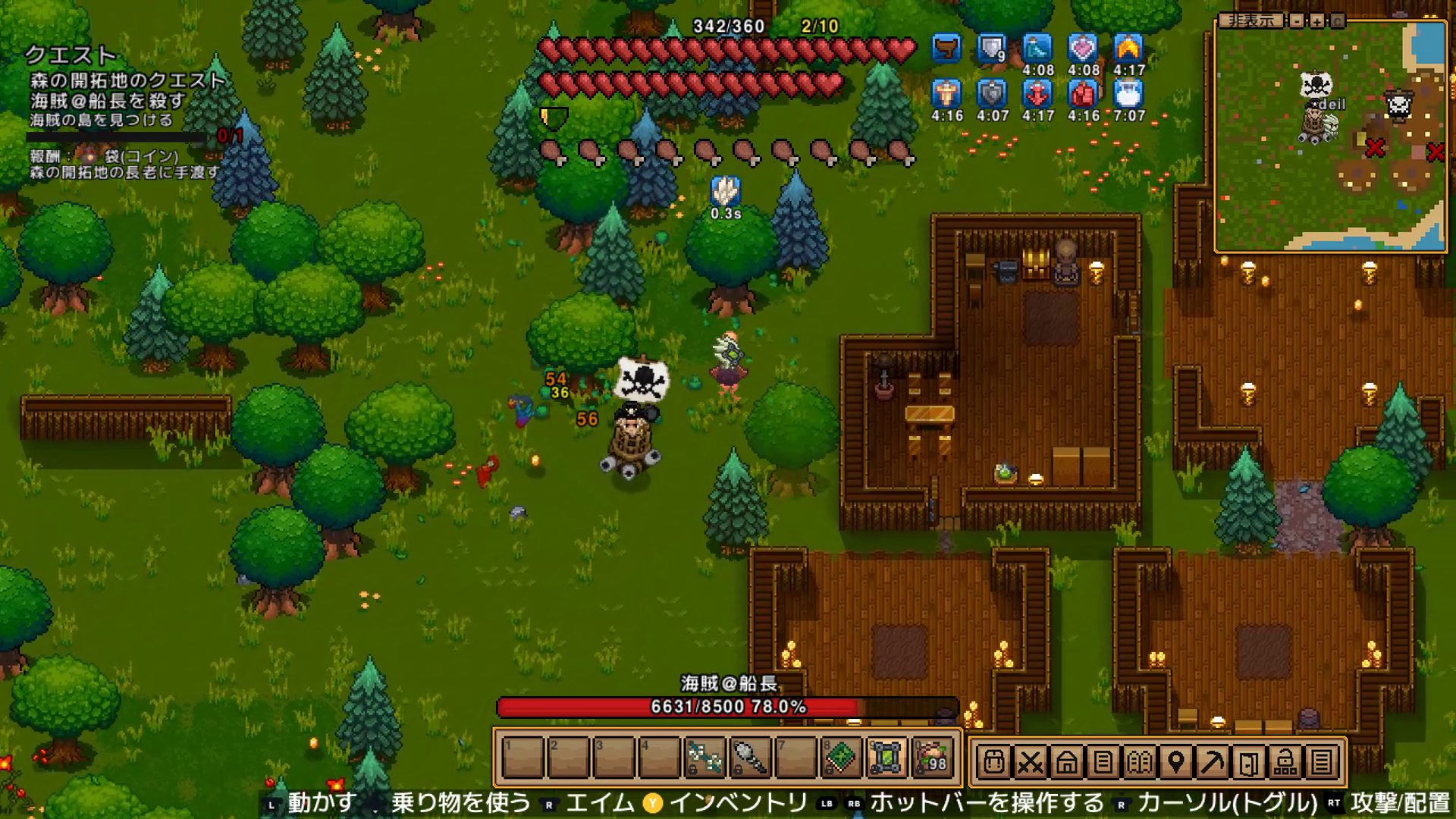Click the padlock with blocks button
Image resolution: width=1456 pixels, height=819 pixels.
pos(1285,761)
